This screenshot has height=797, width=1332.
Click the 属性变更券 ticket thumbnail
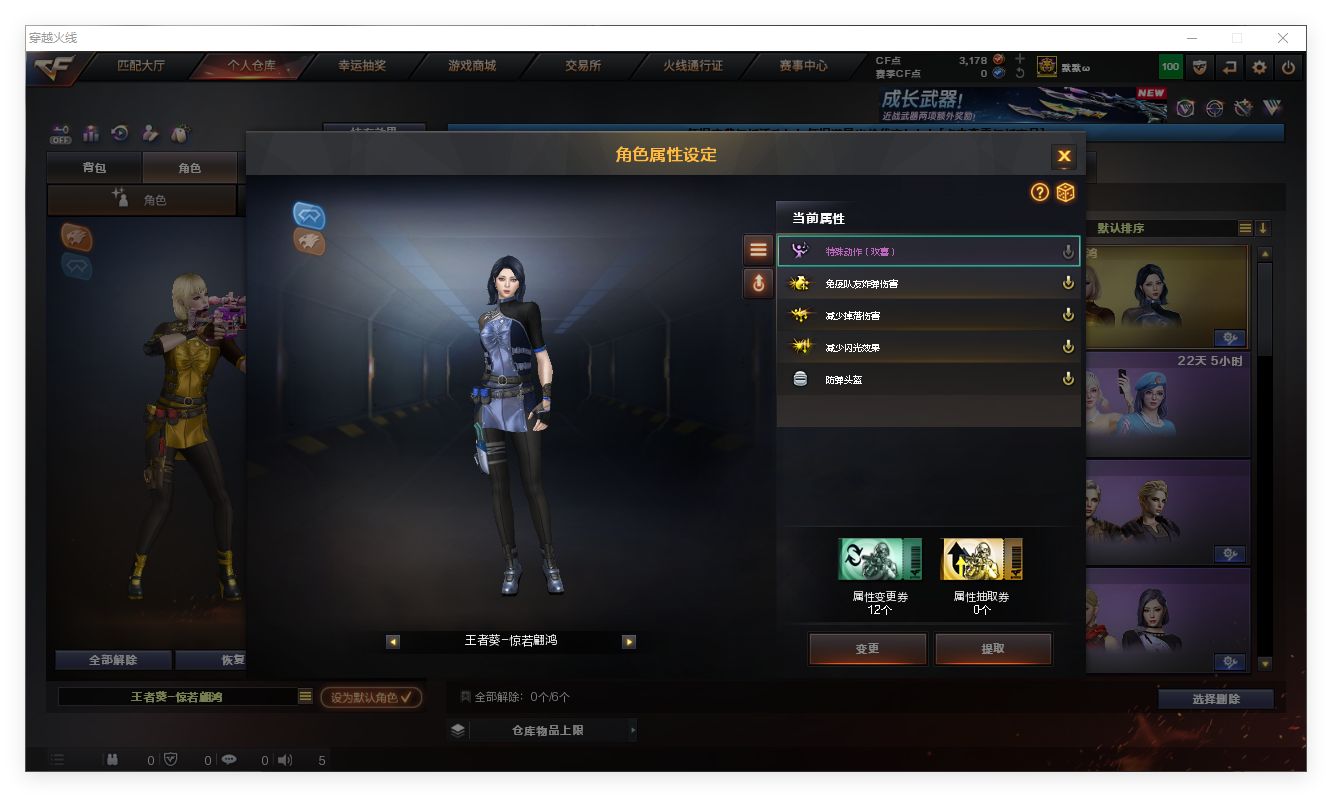coord(879,558)
